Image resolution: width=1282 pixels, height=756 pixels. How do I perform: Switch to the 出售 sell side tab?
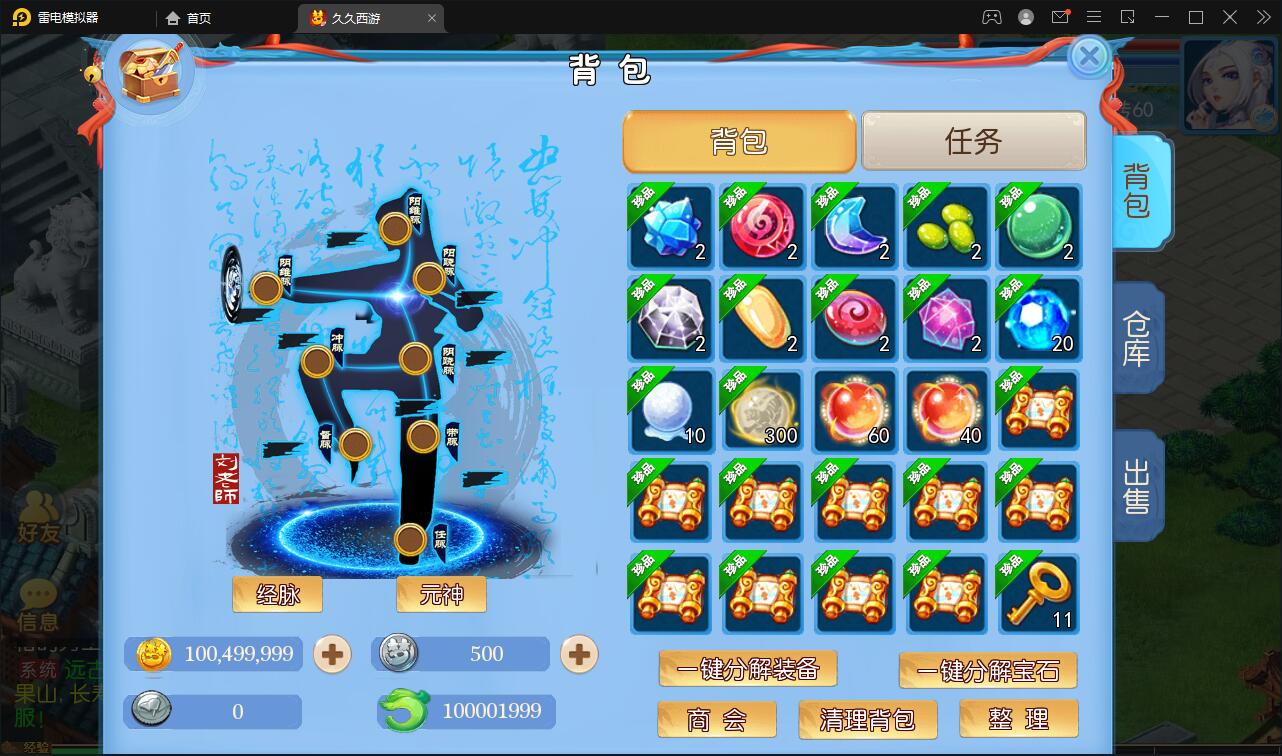[1137, 484]
